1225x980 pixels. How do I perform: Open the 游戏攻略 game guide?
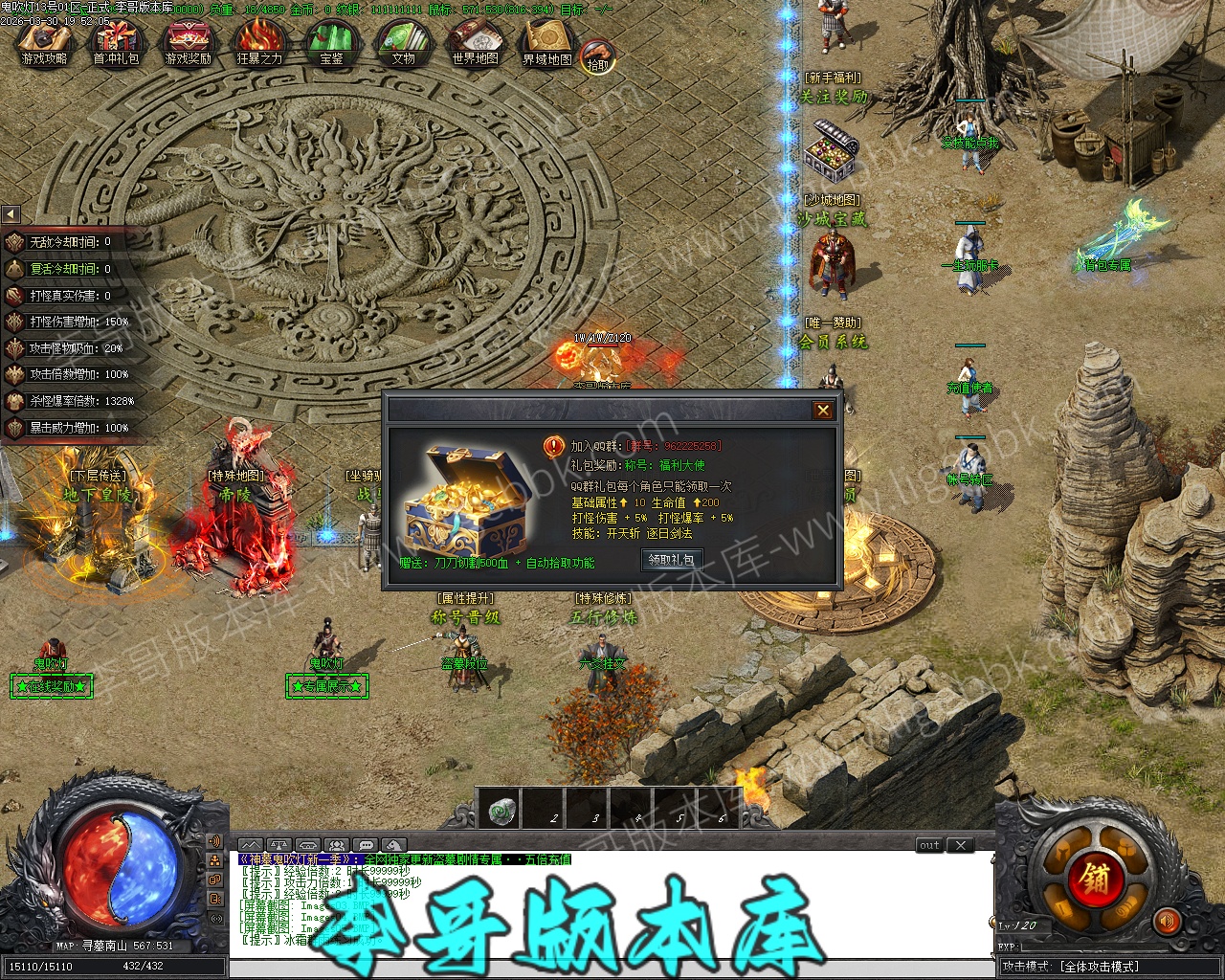[44, 44]
